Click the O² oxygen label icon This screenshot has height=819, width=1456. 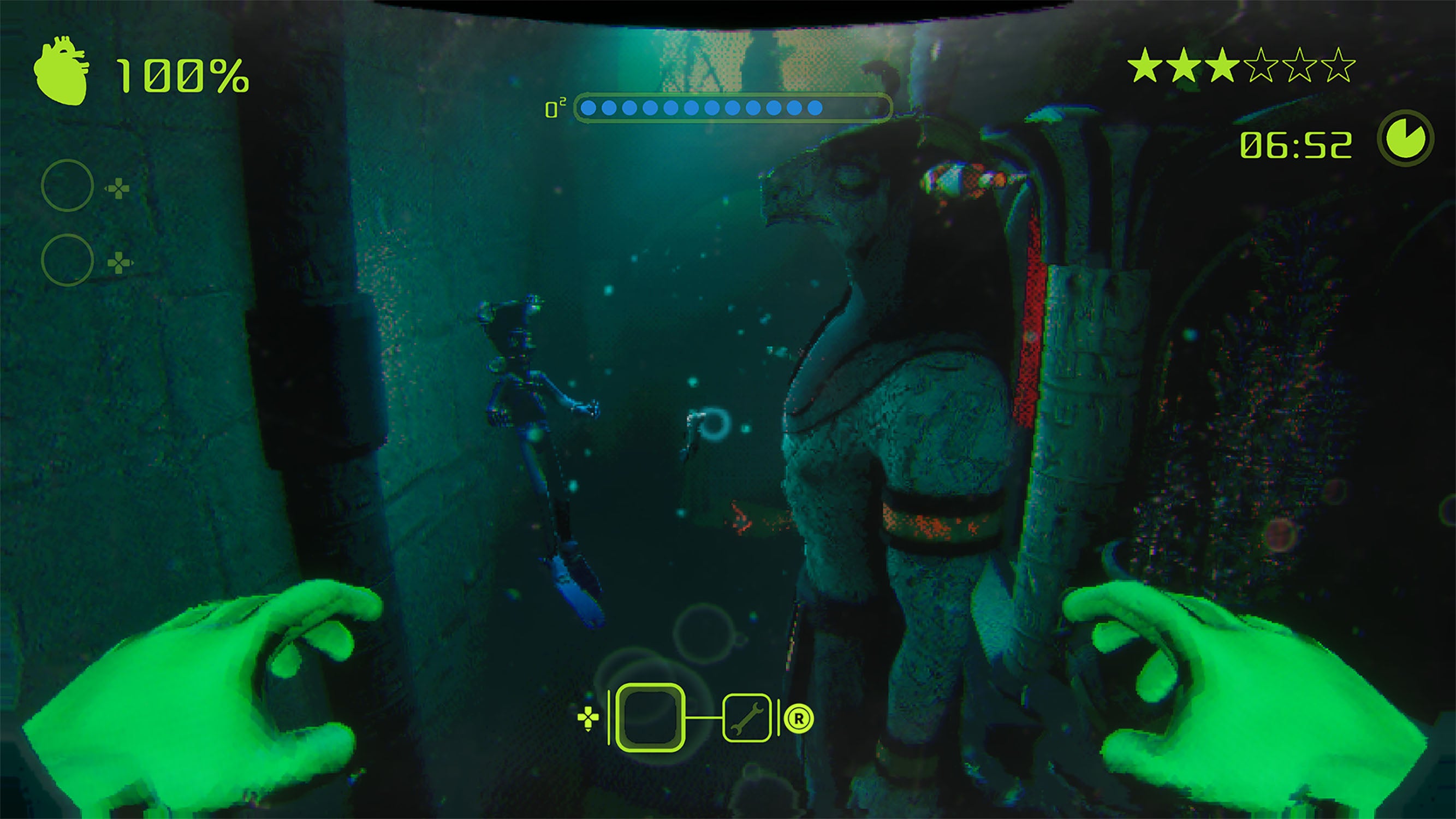[556, 108]
